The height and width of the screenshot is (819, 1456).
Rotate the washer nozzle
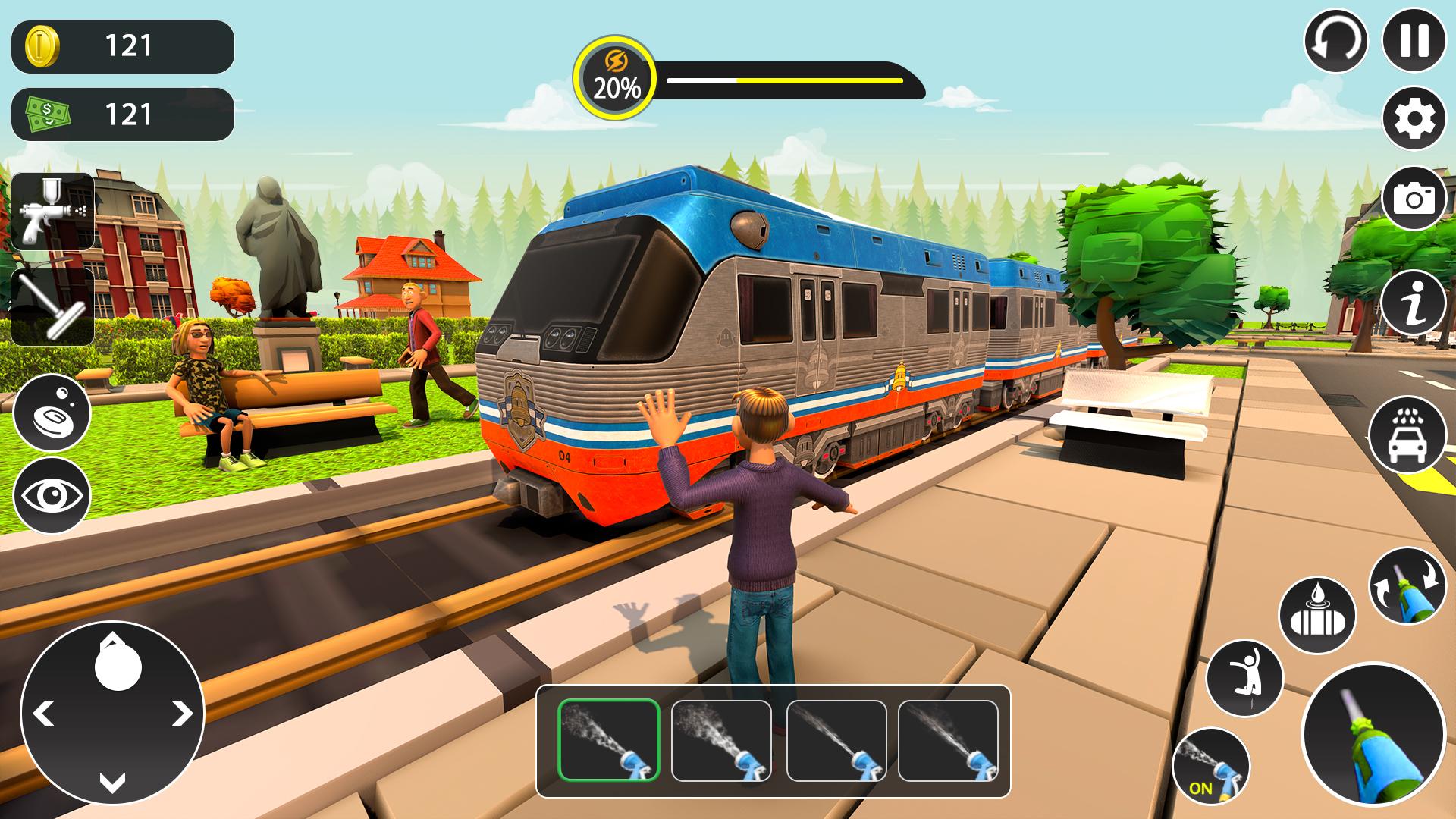(1407, 586)
